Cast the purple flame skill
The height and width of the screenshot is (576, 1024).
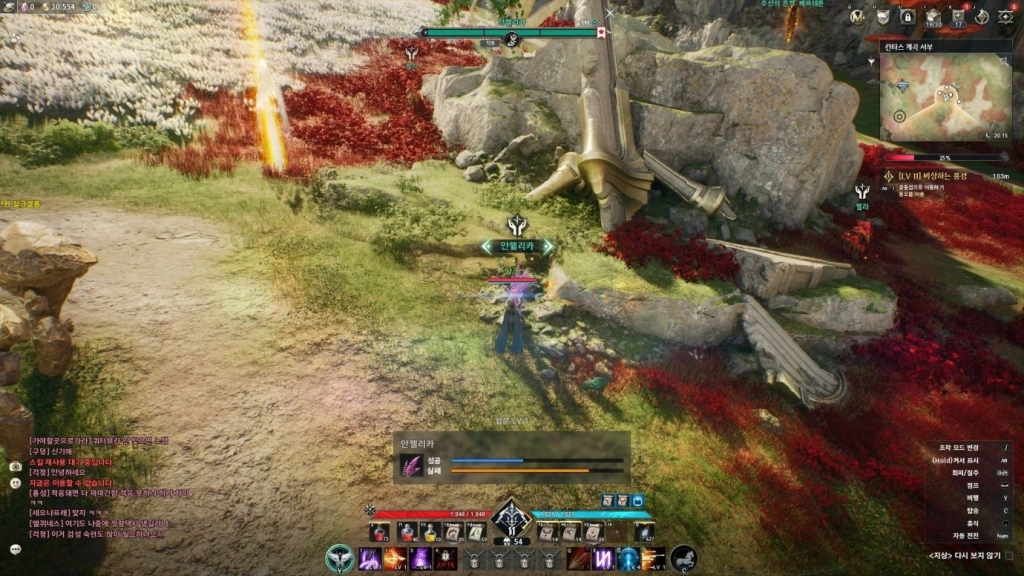point(419,558)
